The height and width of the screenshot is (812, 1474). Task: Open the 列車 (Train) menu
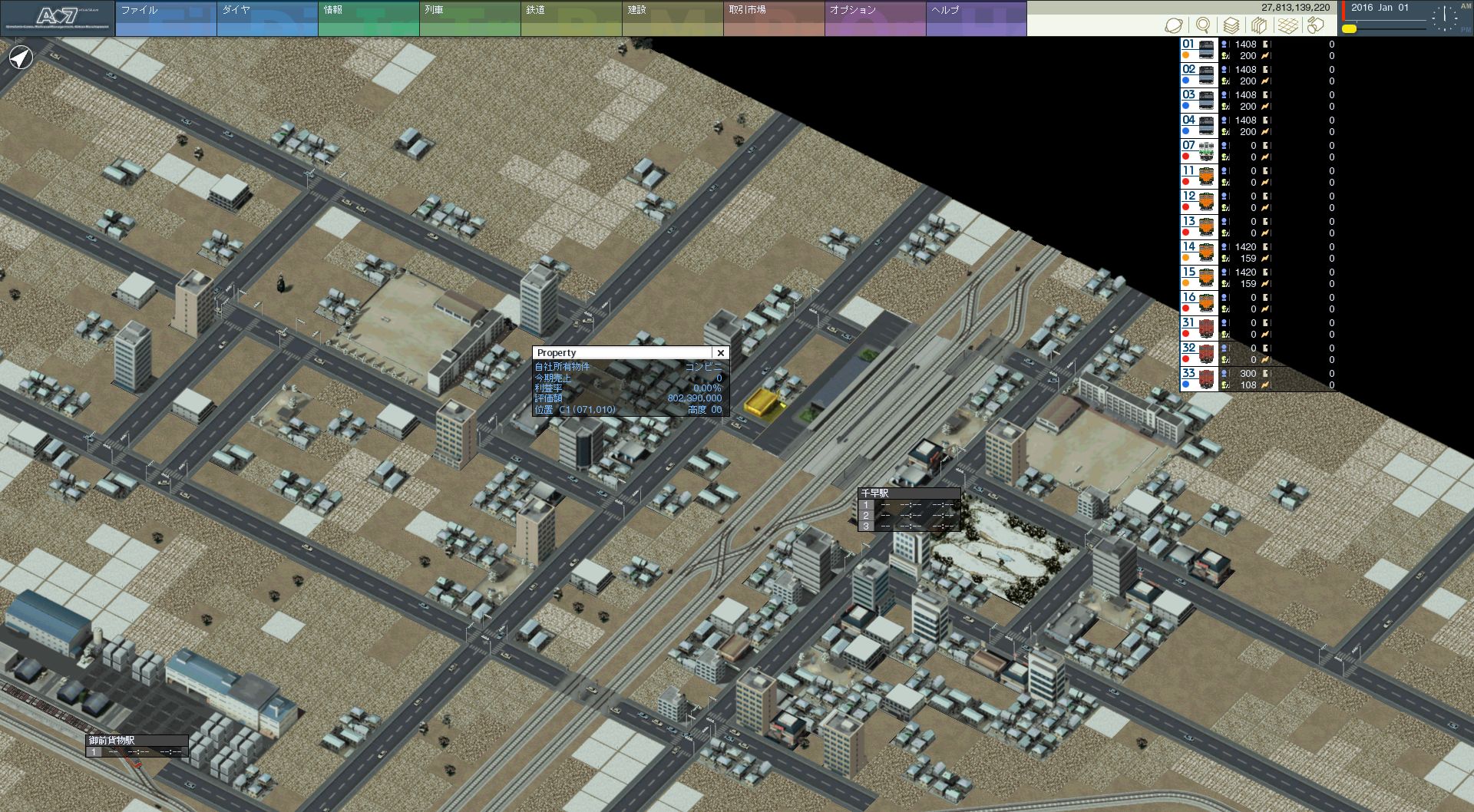pyautogui.click(x=469, y=18)
